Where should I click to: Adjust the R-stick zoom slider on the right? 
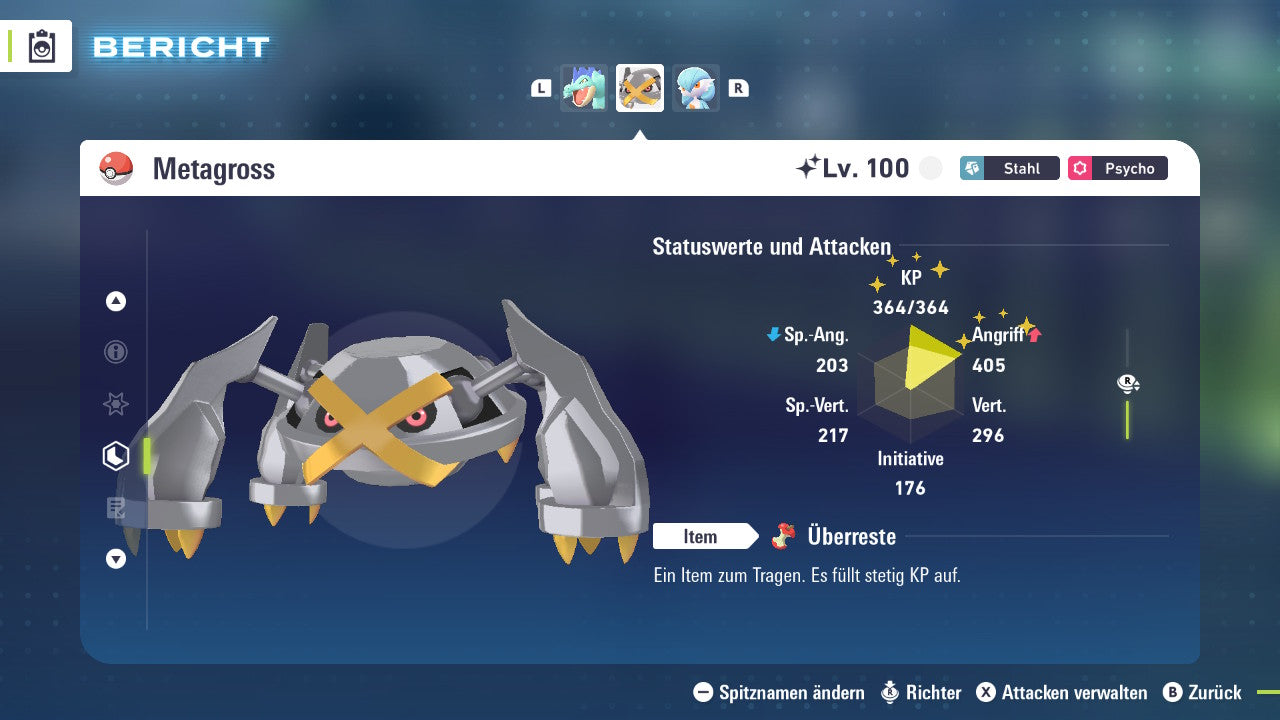1128,410
